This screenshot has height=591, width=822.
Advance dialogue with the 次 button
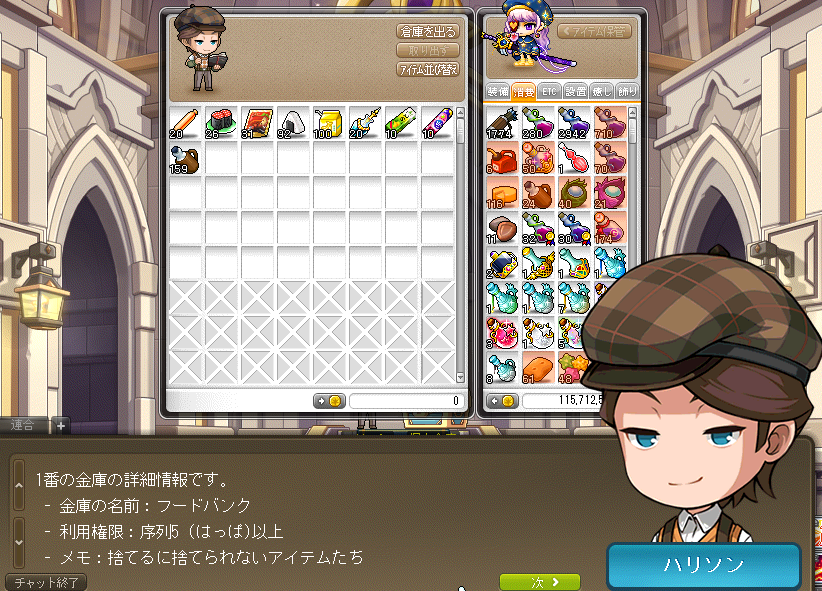(x=540, y=581)
